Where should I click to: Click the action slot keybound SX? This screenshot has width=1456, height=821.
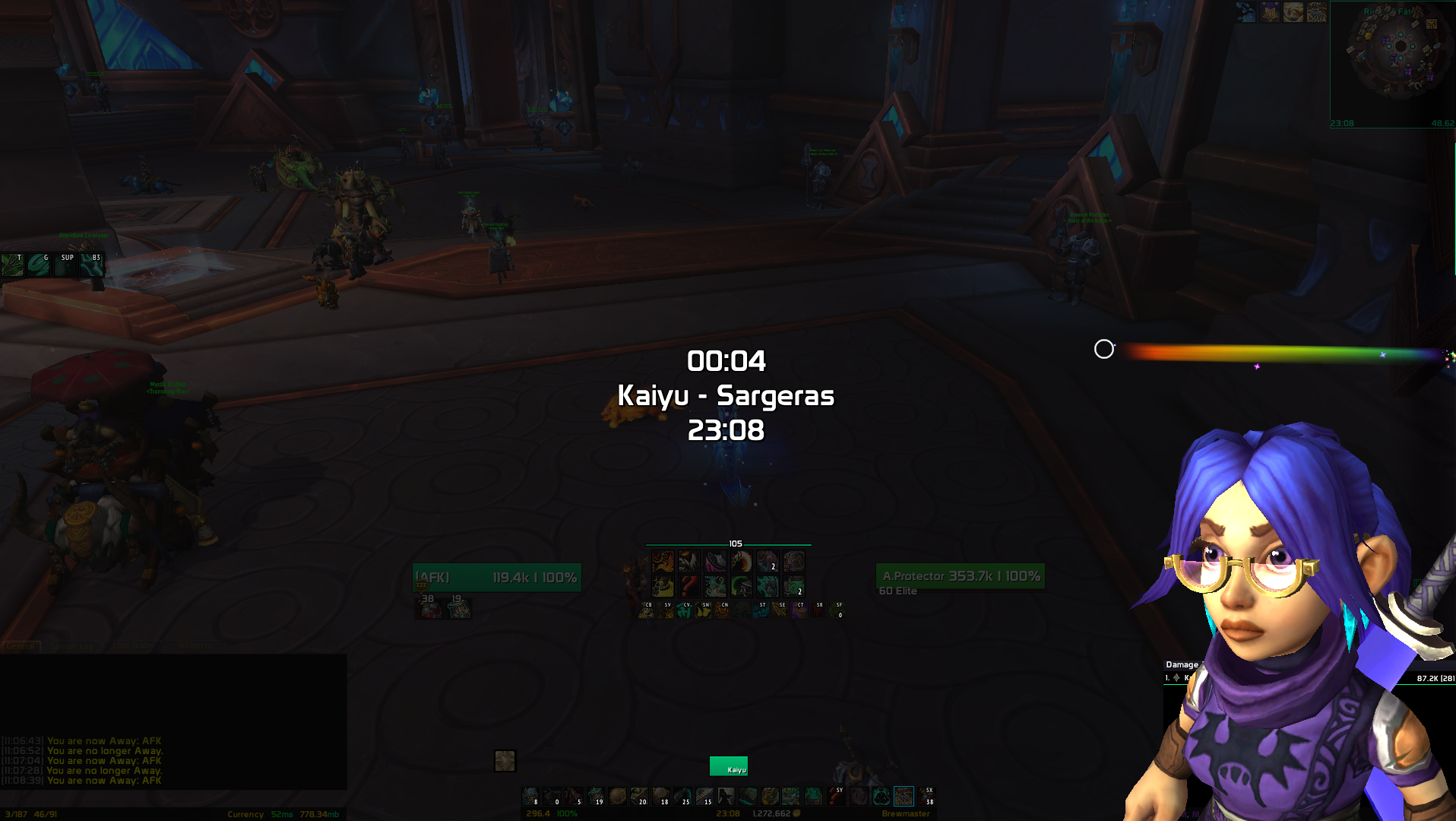click(x=926, y=796)
